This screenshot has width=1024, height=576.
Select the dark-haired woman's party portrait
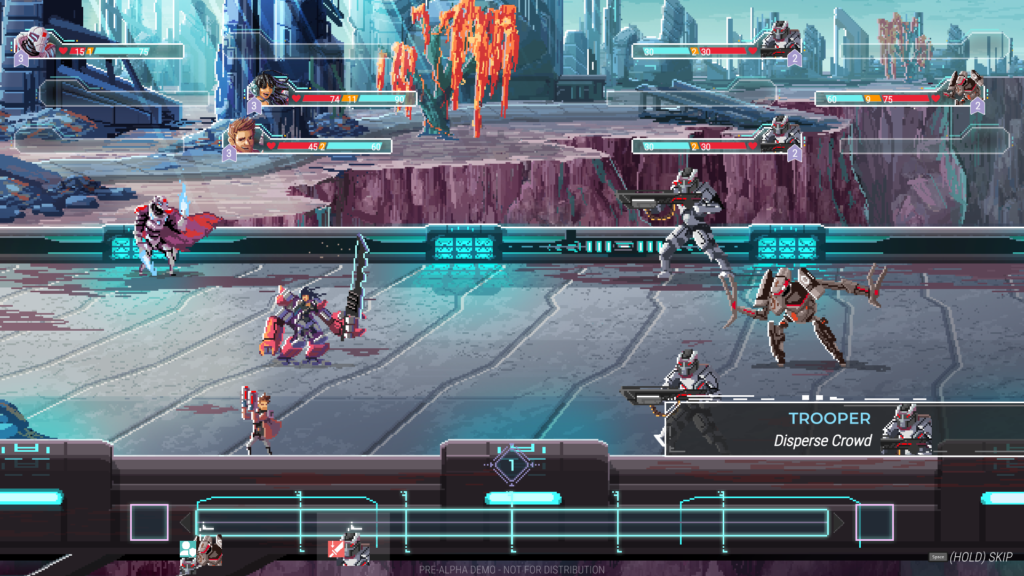click(x=267, y=91)
